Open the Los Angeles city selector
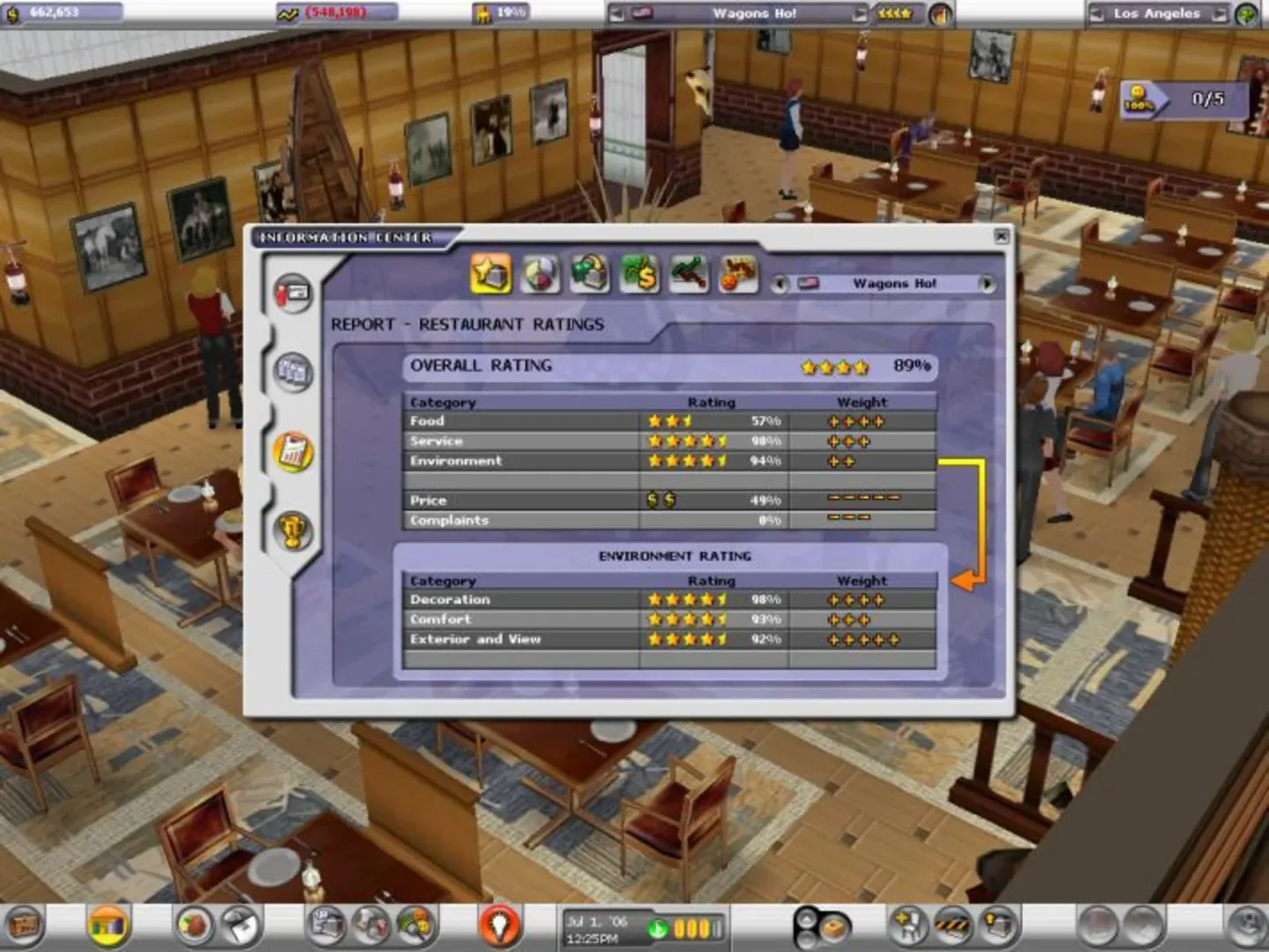The height and width of the screenshot is (952, 1269). (1156, 13)
